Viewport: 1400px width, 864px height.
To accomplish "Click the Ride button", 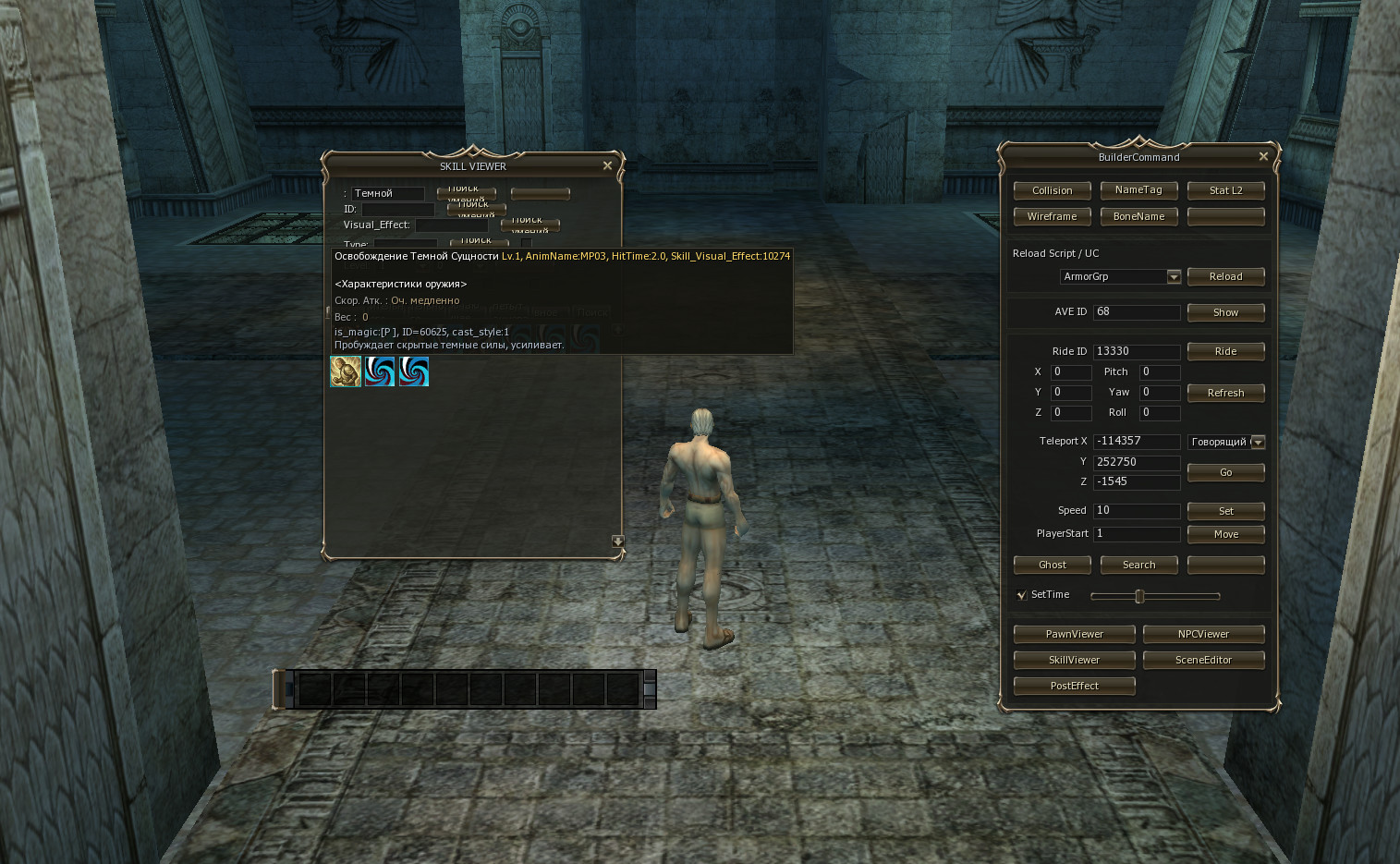I will click(x=1225, y=351).
